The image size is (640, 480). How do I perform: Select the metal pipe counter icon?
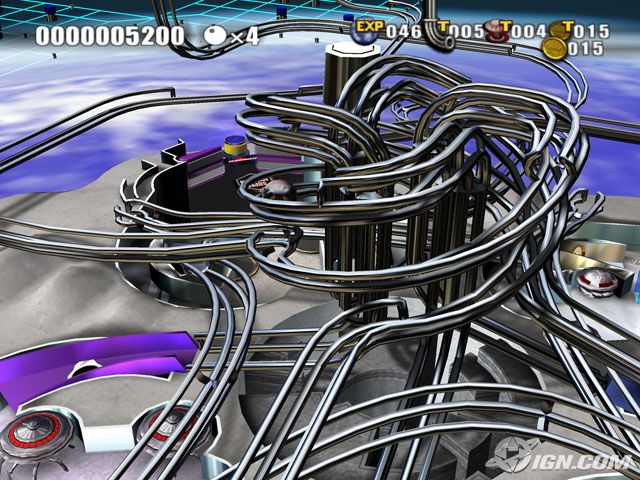440,31
